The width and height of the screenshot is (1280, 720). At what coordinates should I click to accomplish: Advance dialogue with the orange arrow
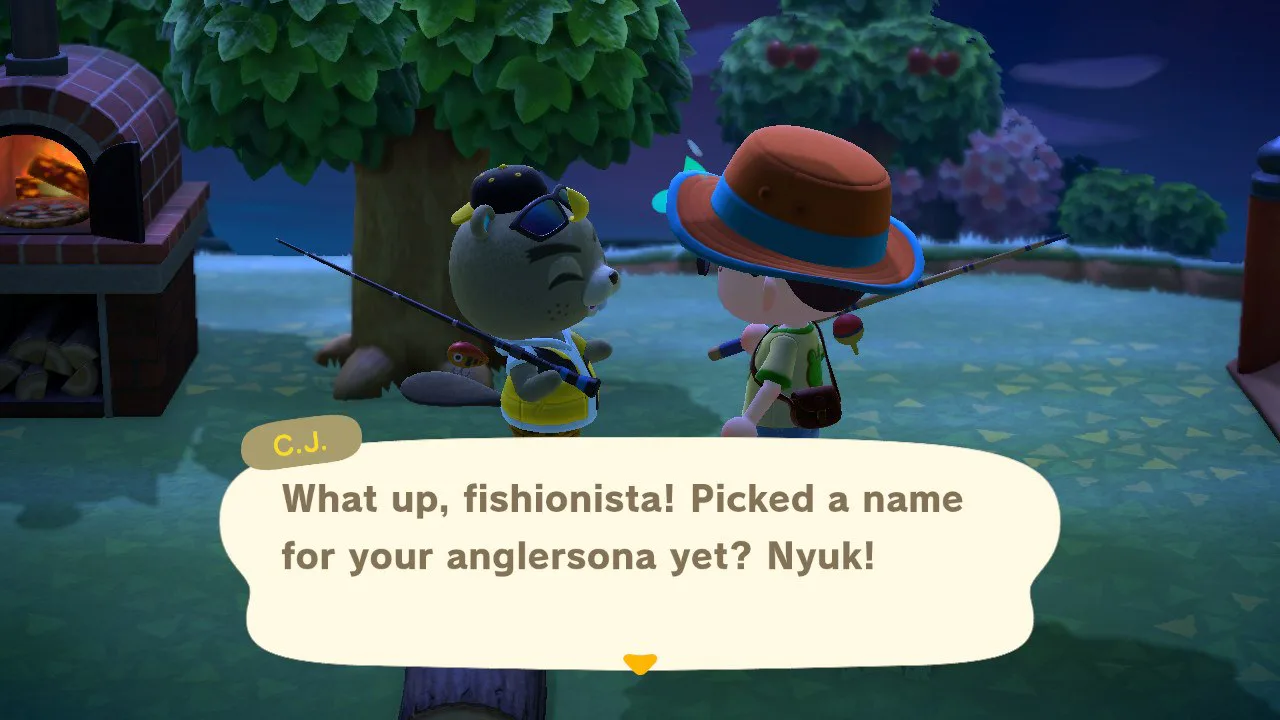point(639,663)
